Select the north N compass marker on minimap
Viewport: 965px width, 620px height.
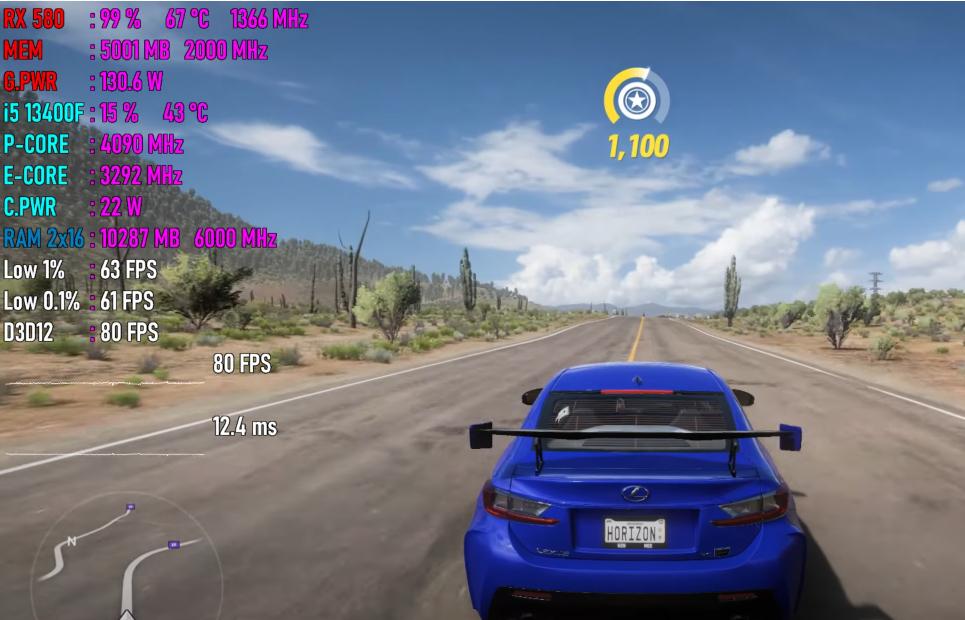click(71, 542)
